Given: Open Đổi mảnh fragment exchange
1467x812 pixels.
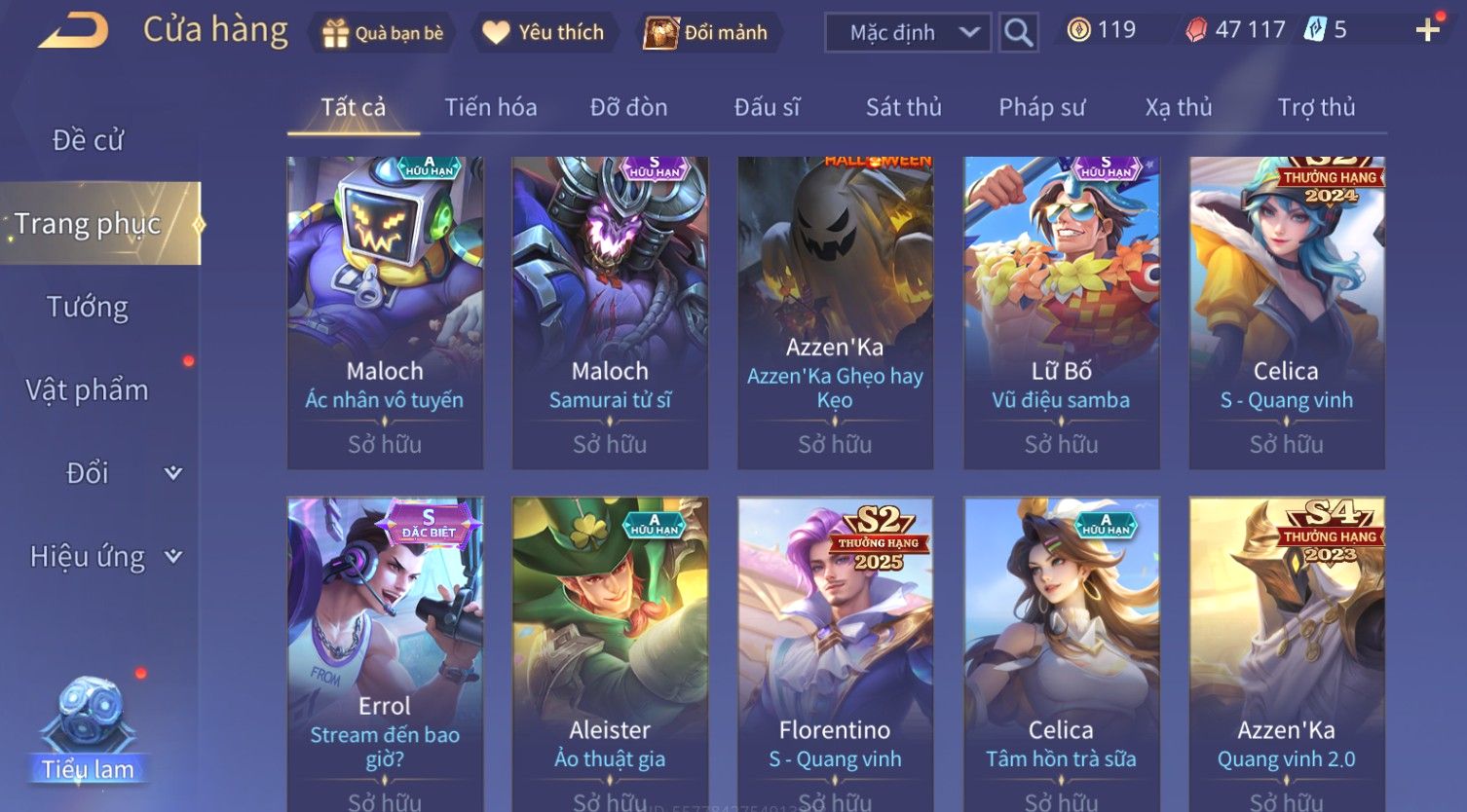Looking at the screenshot, I should 706,33.
